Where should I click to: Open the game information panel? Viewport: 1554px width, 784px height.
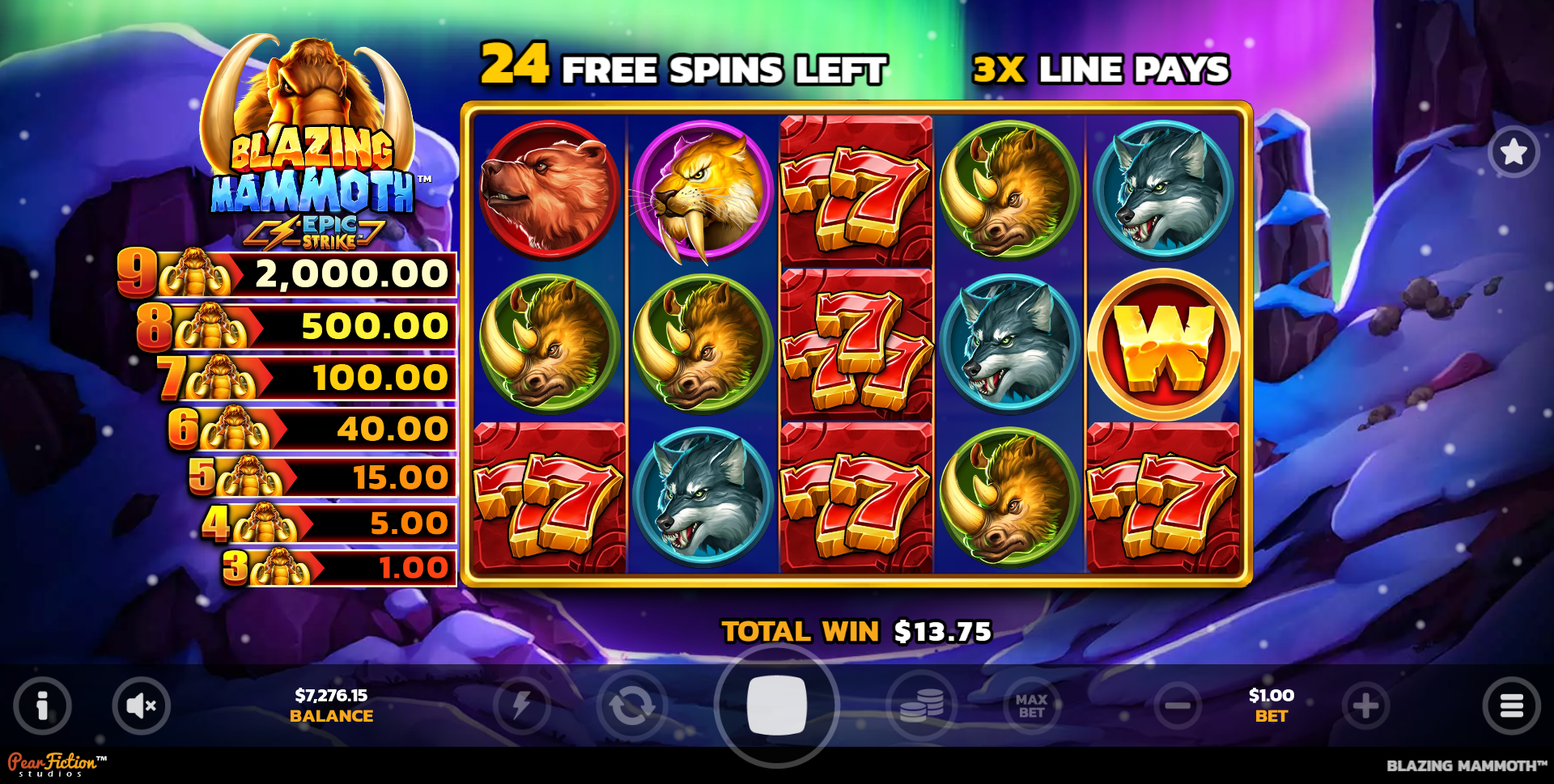point(42,705)
